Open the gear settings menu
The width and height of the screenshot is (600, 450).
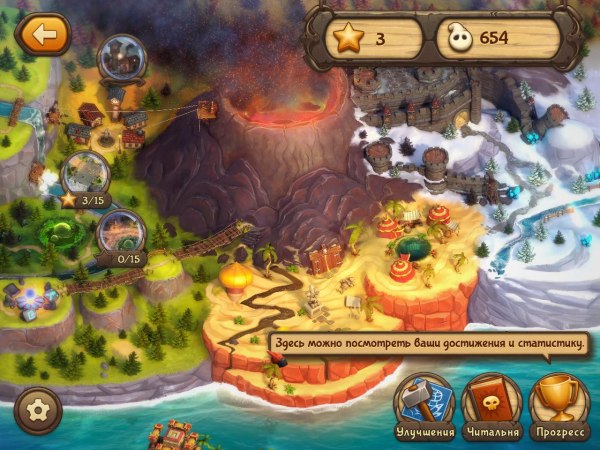click(38, 410)
